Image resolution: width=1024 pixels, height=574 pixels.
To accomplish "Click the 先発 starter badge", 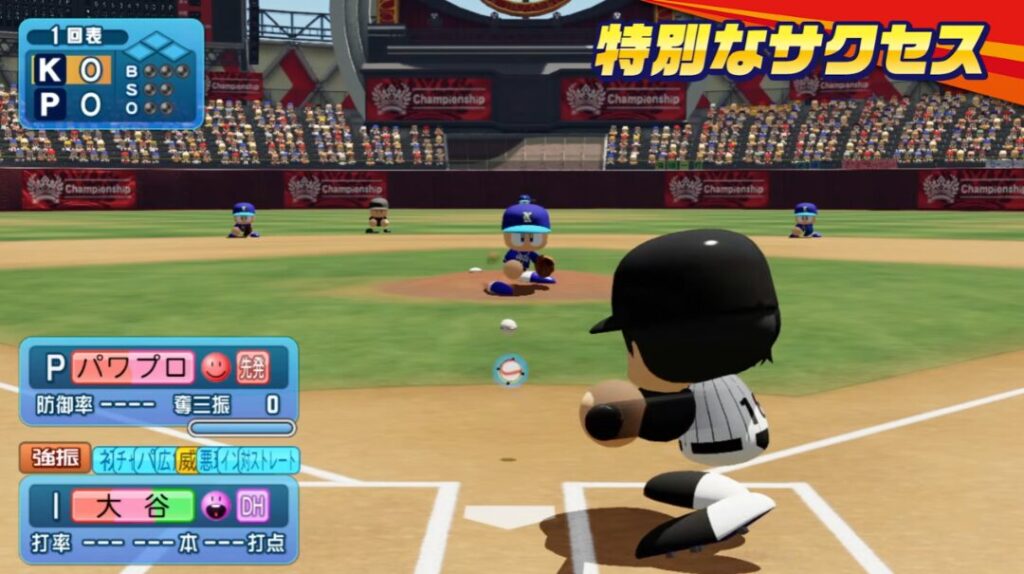I will [252, 368].
